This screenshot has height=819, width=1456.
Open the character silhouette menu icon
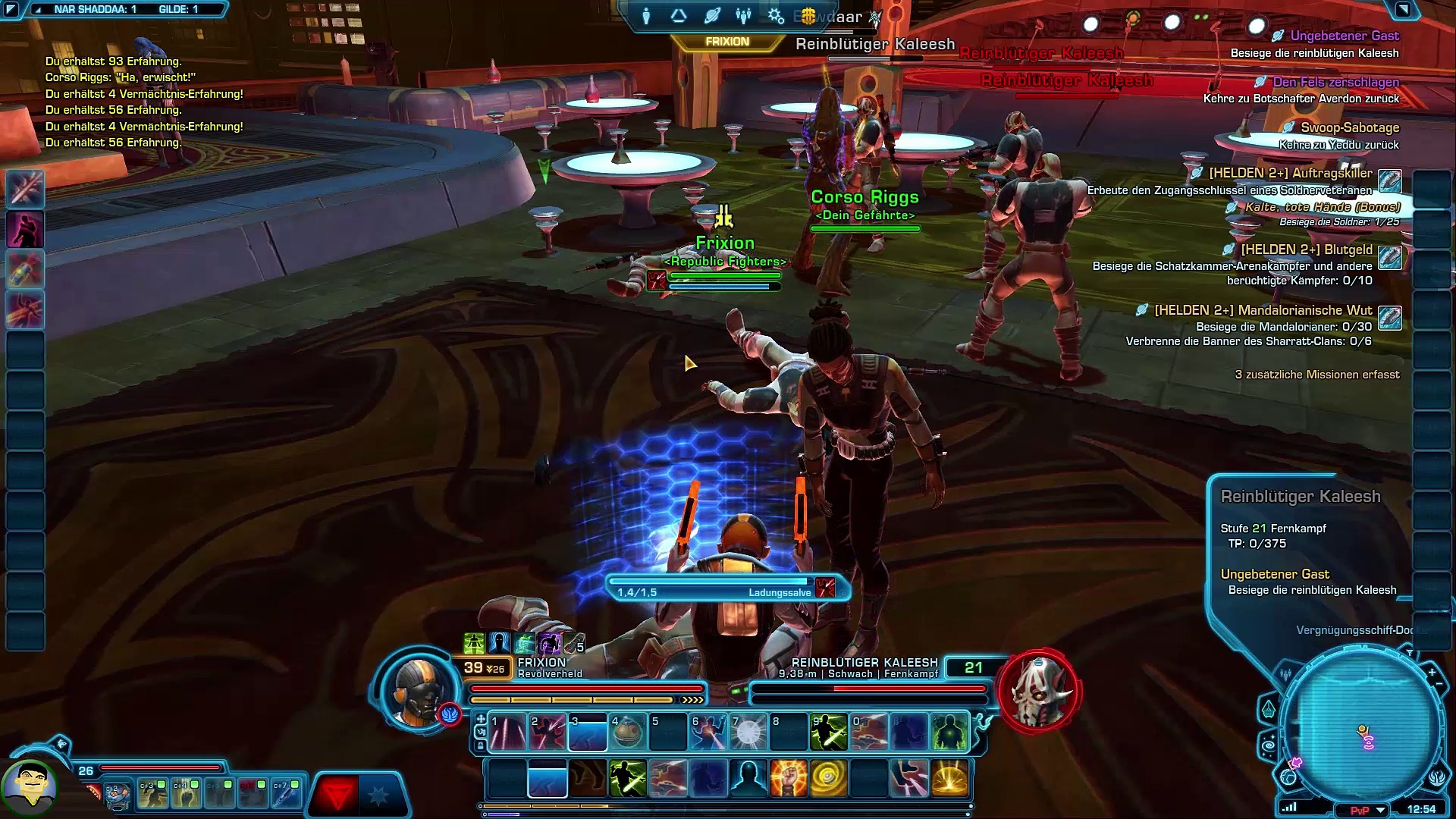pos(646,15)
